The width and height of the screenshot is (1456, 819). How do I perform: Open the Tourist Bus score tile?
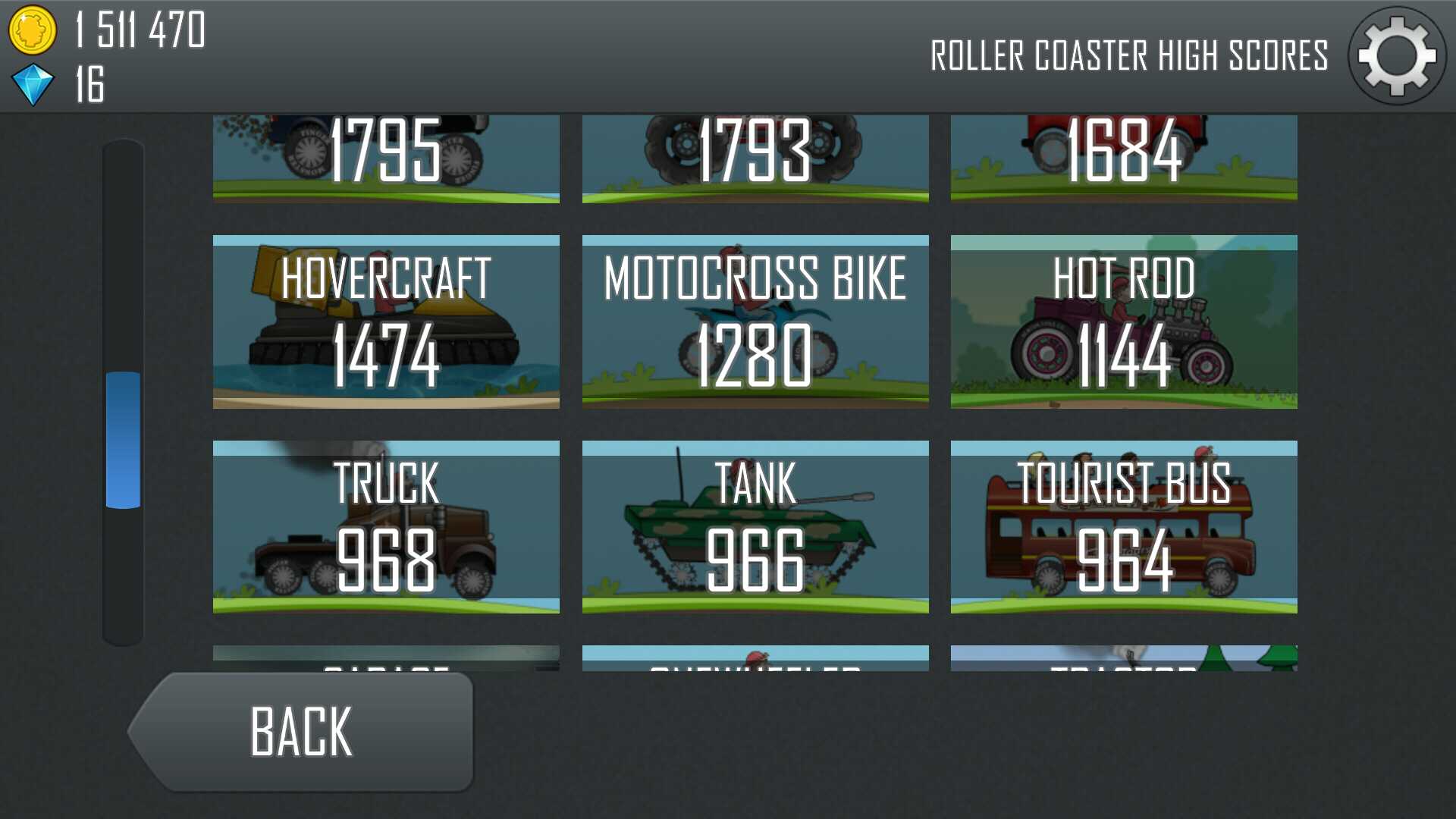coord(1124,527)
